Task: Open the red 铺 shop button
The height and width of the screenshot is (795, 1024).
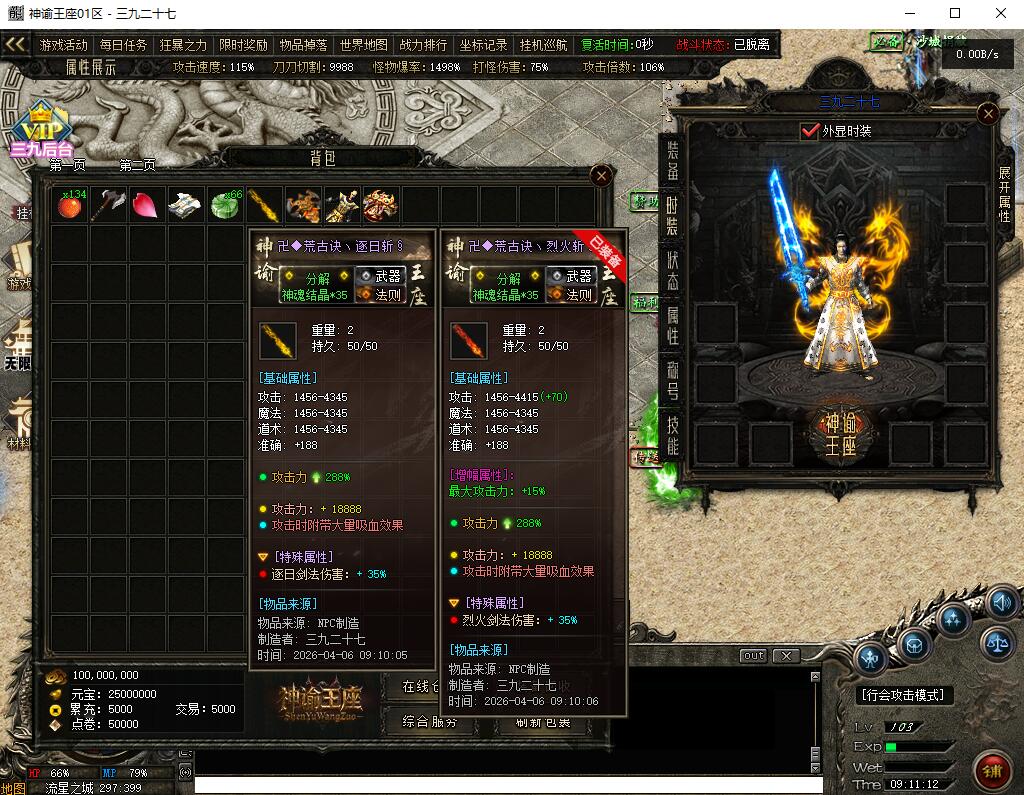Action: pyautogui.click(x=992, y=771)
